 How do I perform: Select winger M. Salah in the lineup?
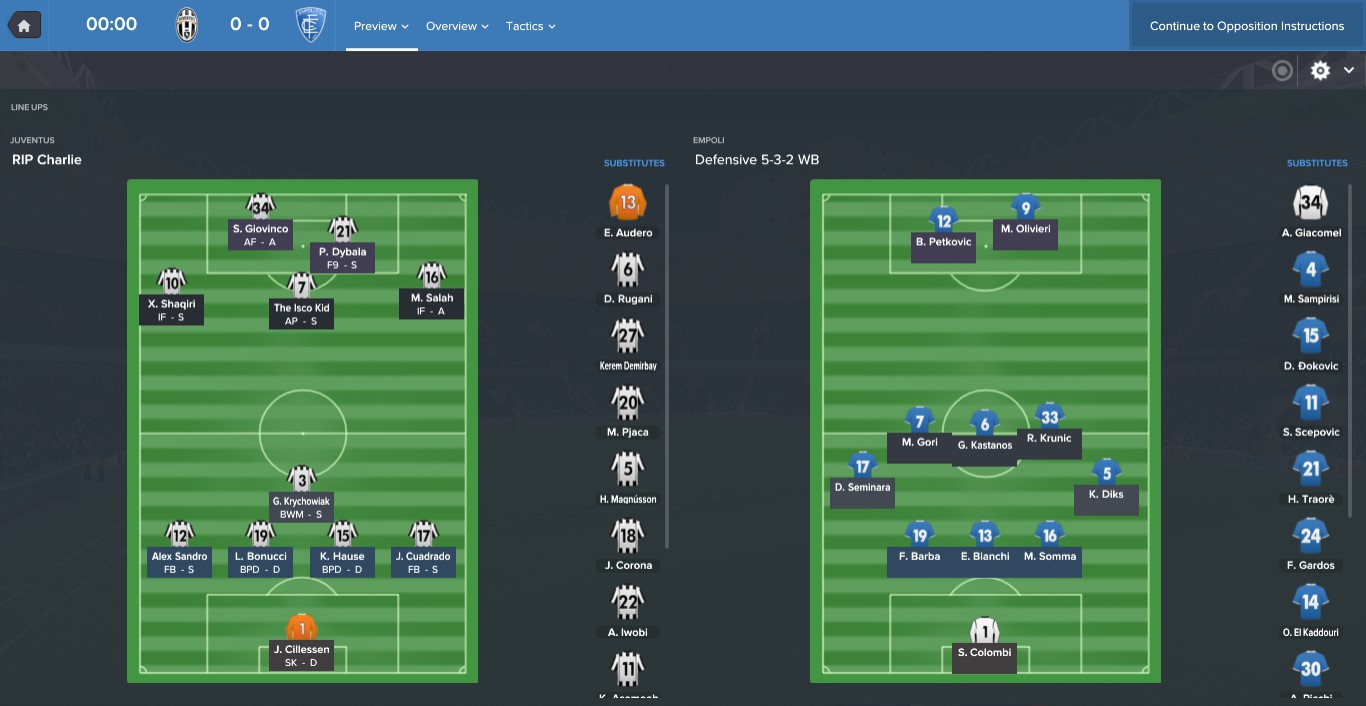(x=431, y=276)
